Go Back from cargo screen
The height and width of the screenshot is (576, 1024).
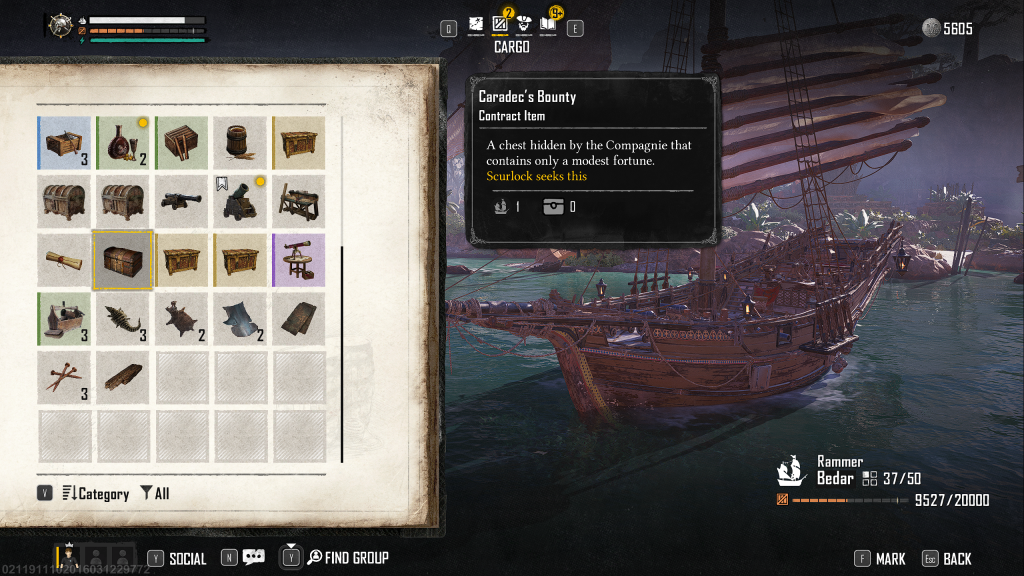[947, 559]
